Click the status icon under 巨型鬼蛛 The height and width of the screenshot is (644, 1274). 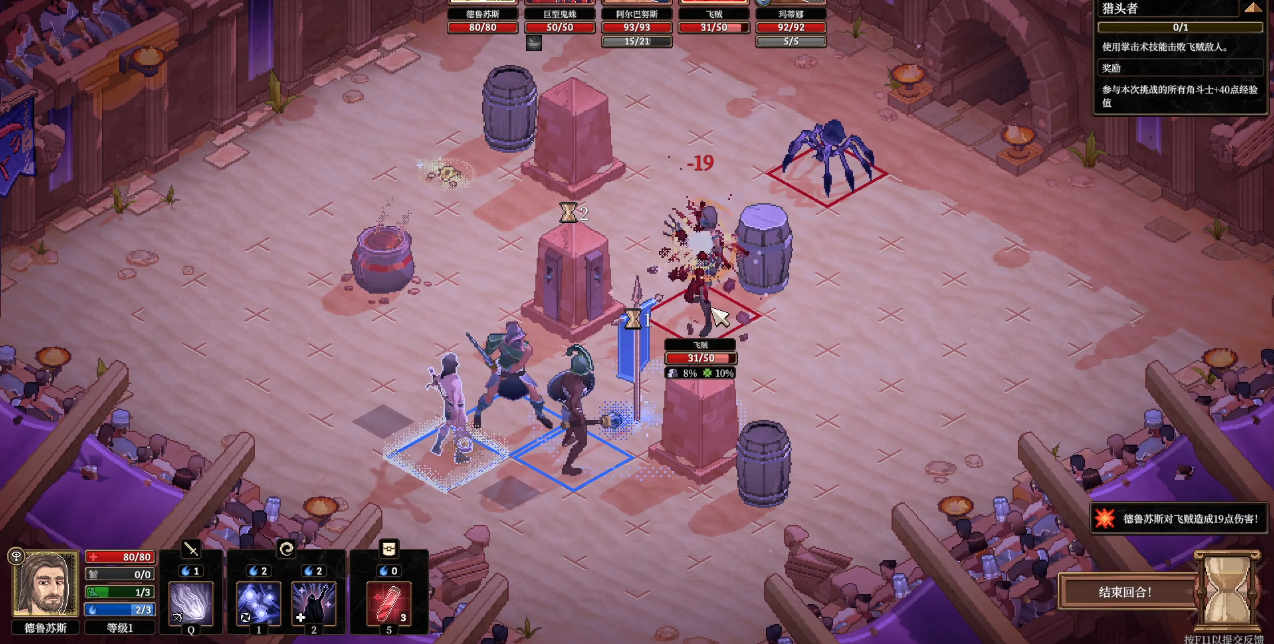(534, 42)
